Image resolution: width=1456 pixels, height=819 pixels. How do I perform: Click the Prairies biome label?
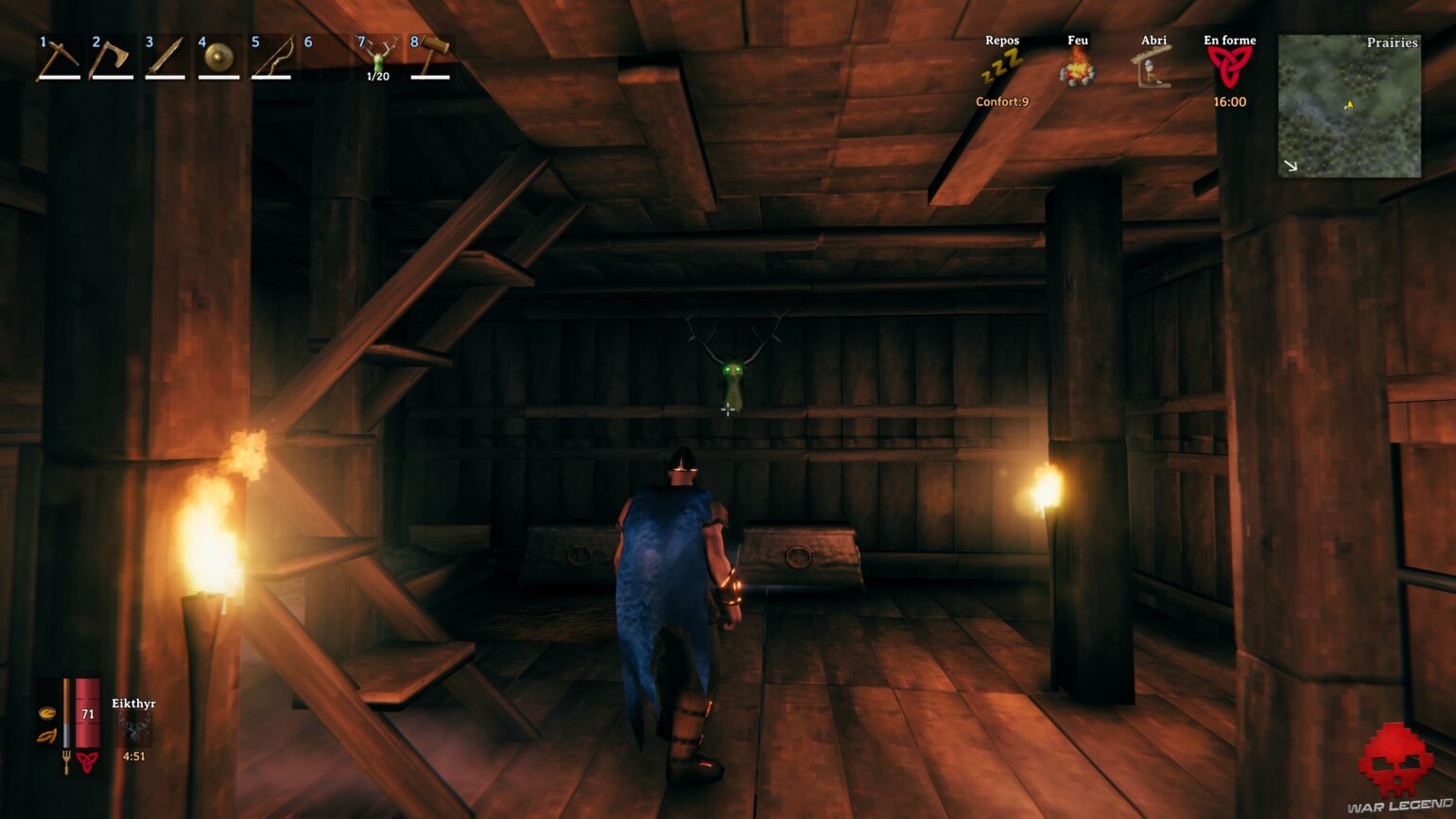coord(1393,43)
